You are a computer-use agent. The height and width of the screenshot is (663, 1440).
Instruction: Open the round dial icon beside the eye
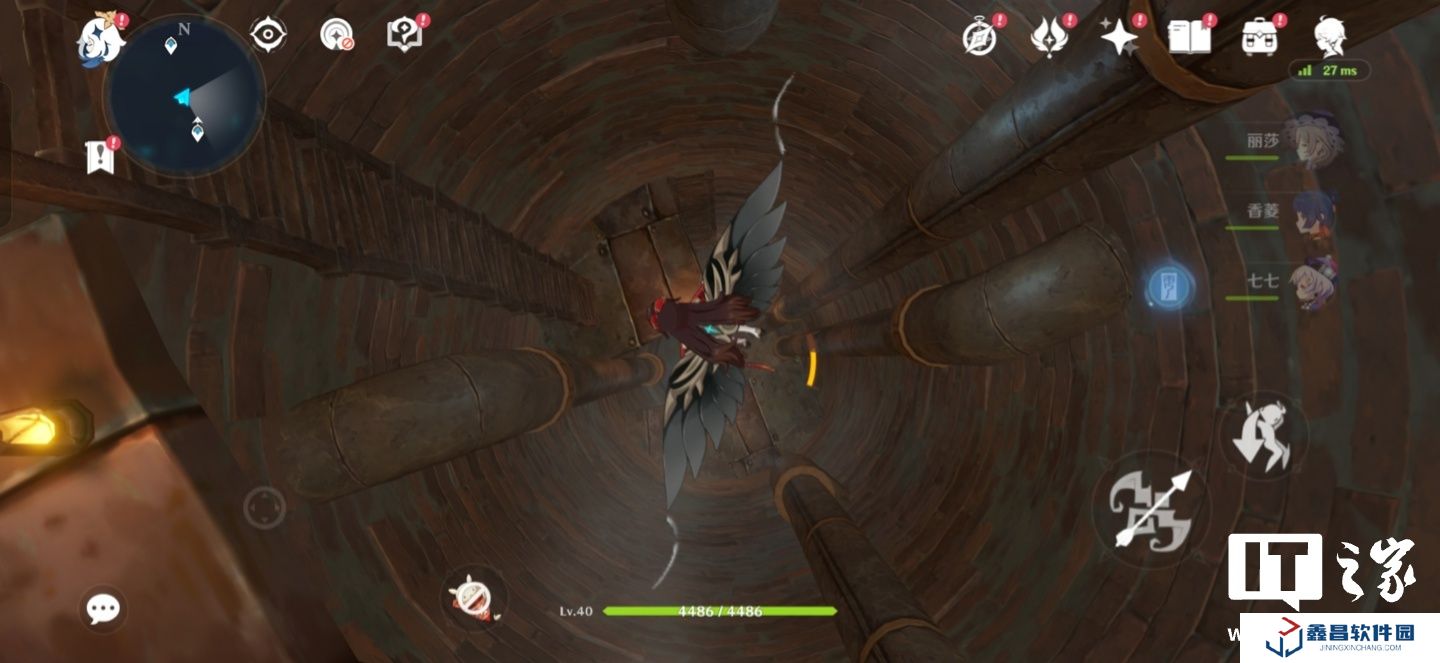pyautogui.click(x=337, y=35)
